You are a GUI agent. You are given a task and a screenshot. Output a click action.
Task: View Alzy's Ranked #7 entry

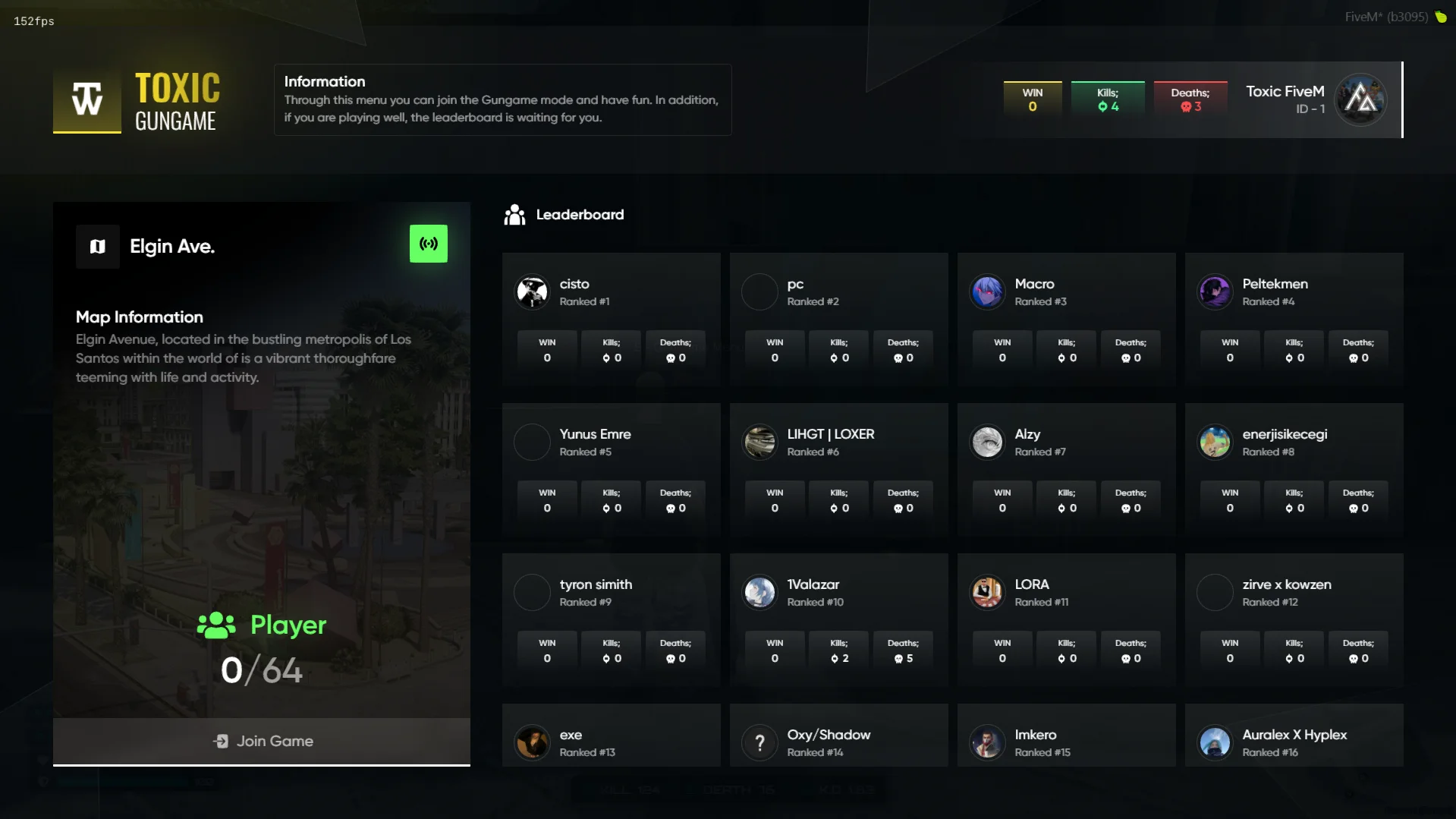point(1066,469)
